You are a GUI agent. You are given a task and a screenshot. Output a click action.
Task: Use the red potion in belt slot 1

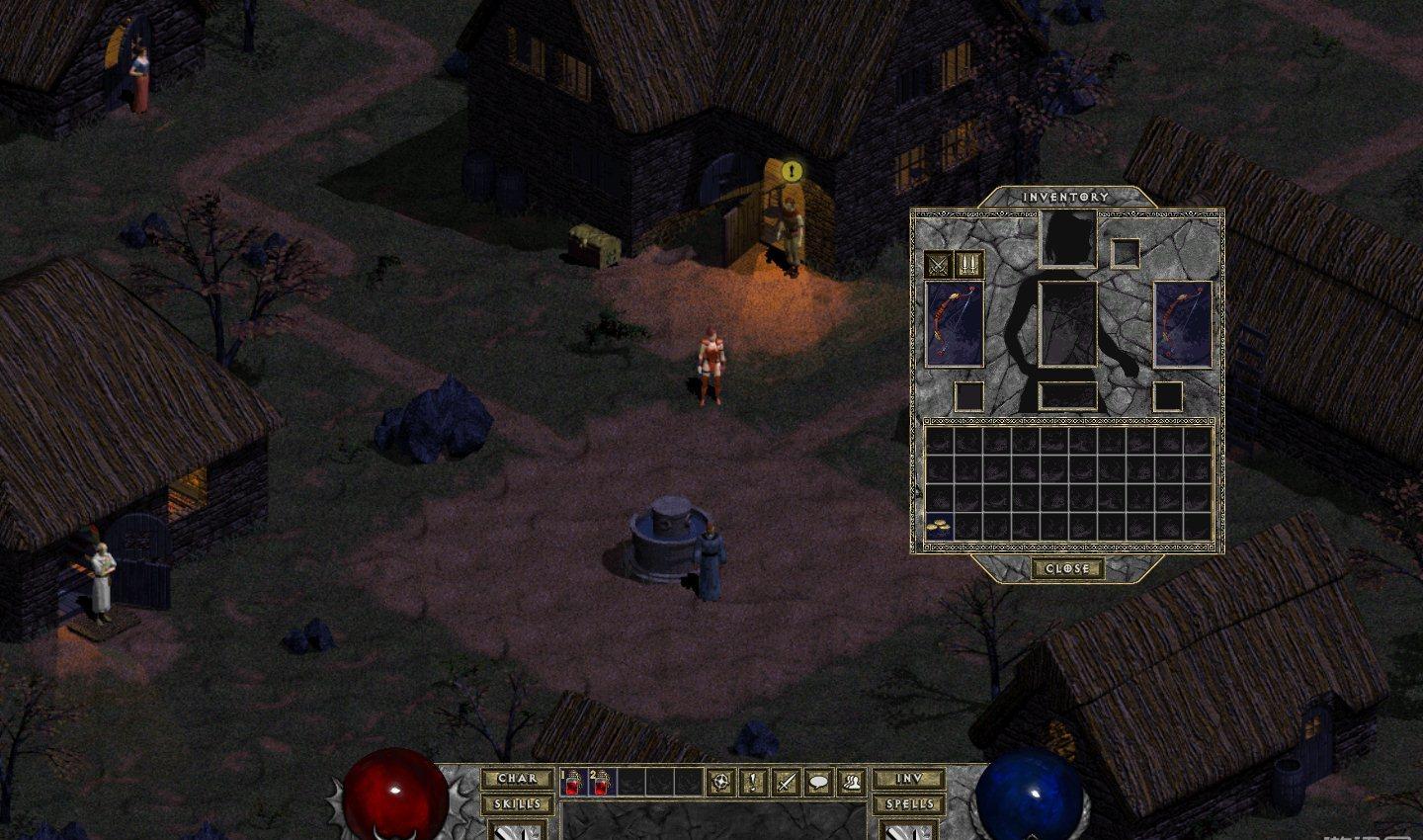click(573, 783)
